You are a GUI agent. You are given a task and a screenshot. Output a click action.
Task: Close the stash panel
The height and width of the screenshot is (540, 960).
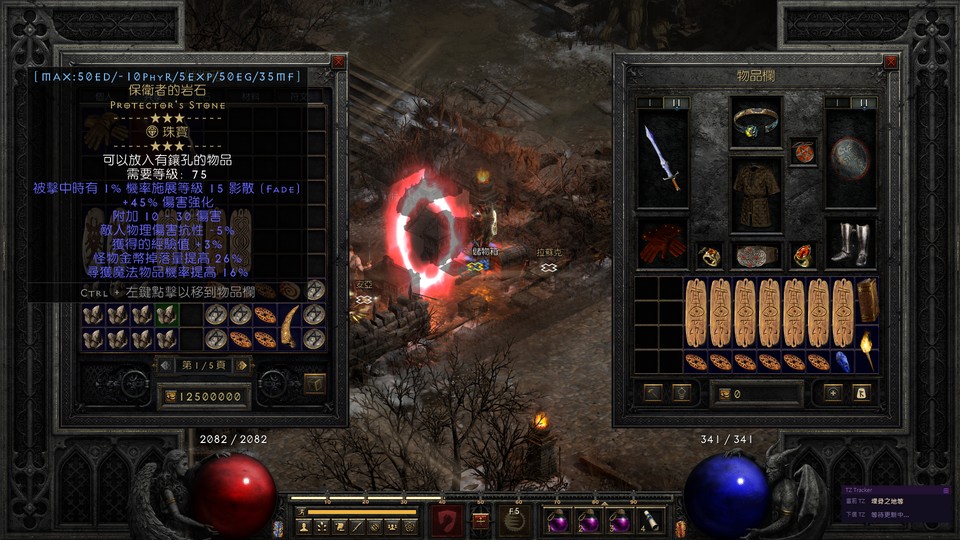339,61
